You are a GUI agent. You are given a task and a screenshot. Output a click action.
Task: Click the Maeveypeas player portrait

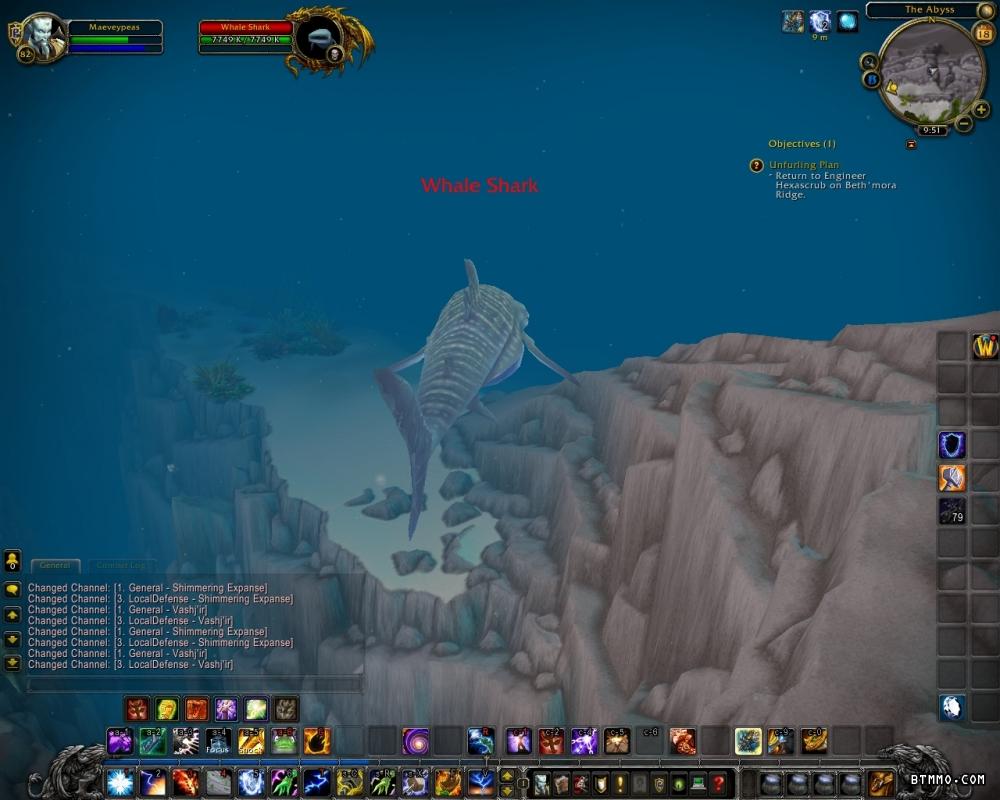coord(42,36)
